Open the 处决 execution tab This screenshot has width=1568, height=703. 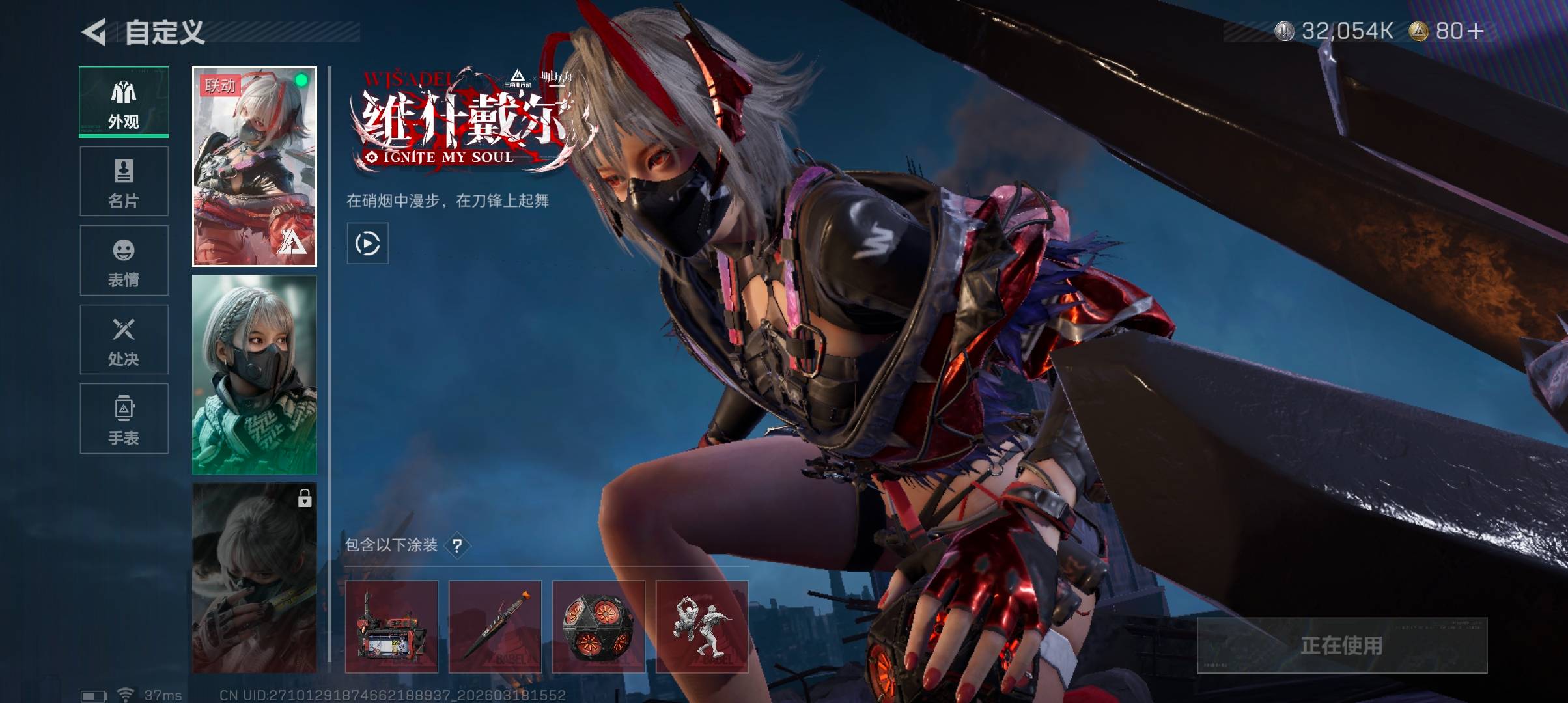124,340
